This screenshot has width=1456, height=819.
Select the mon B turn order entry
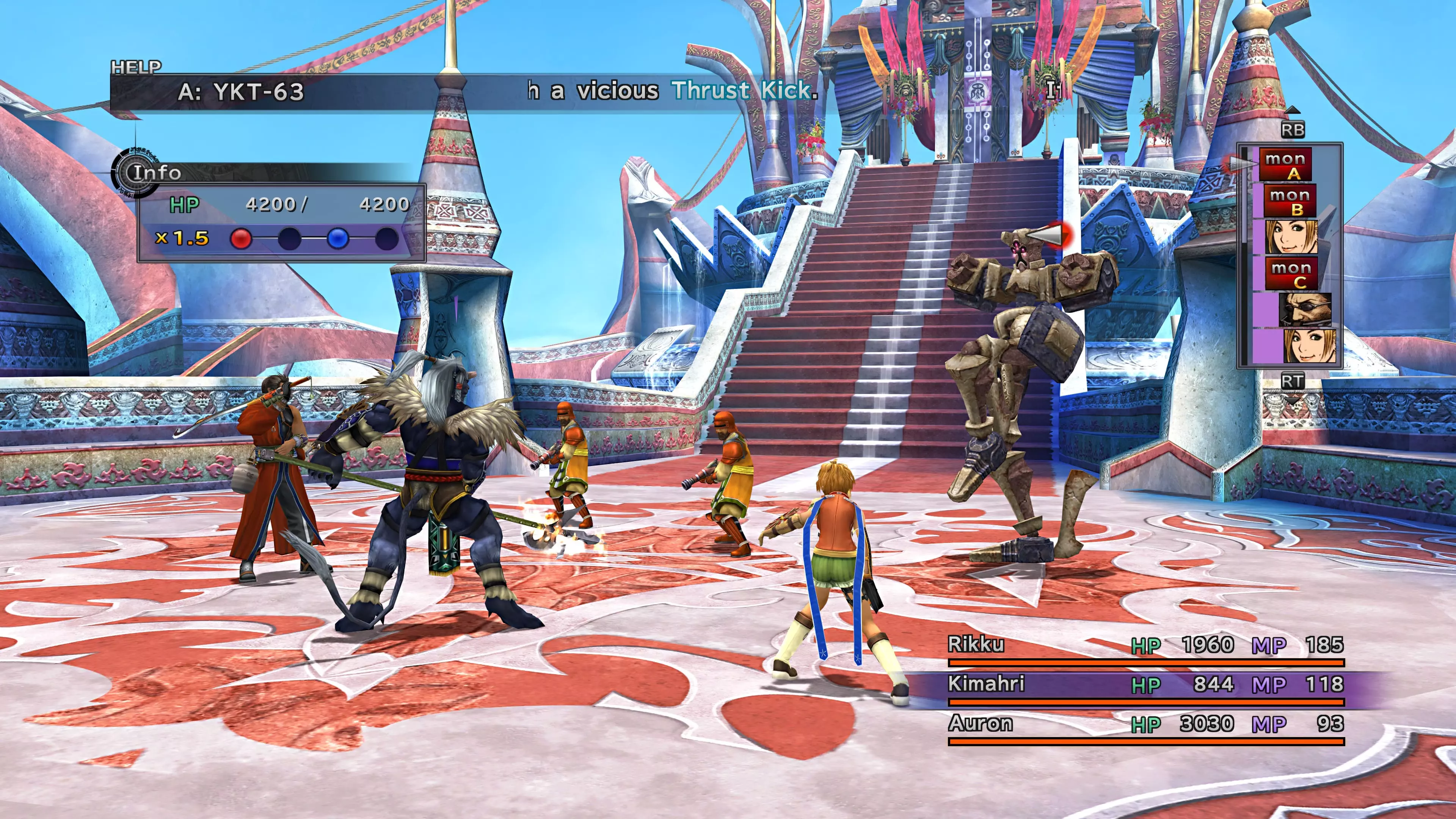point(1290,201)
